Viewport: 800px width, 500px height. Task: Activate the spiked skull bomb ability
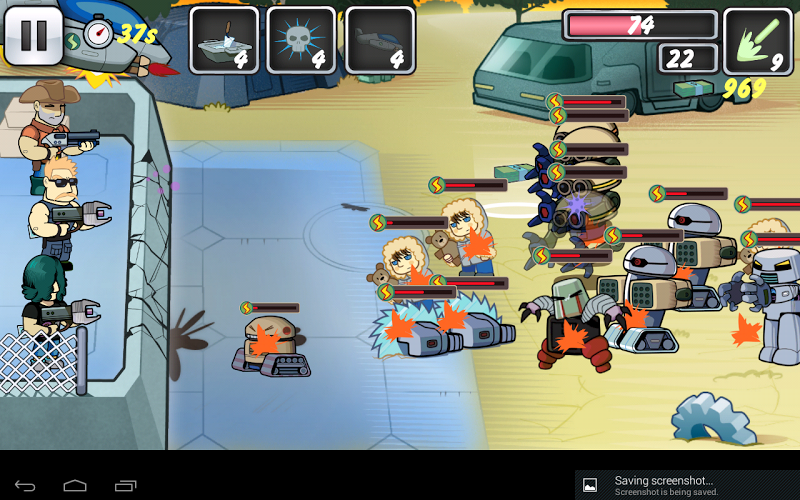click(x=301, y=40)
